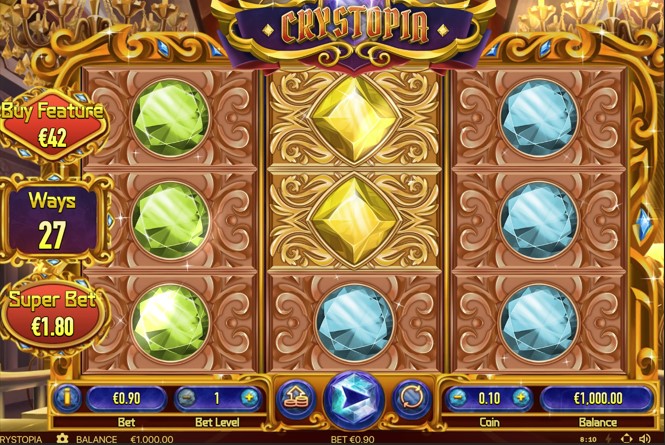Set max bet with coin stack button
This screenshot has width=665, height=445.
[x=295, y=399]
